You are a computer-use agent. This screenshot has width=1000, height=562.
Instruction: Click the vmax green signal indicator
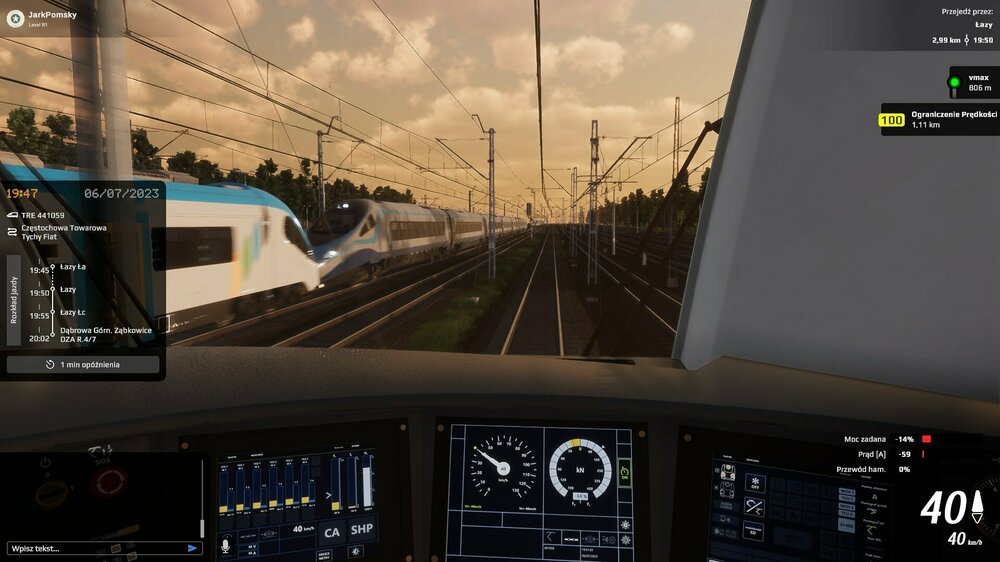(954, 82)
